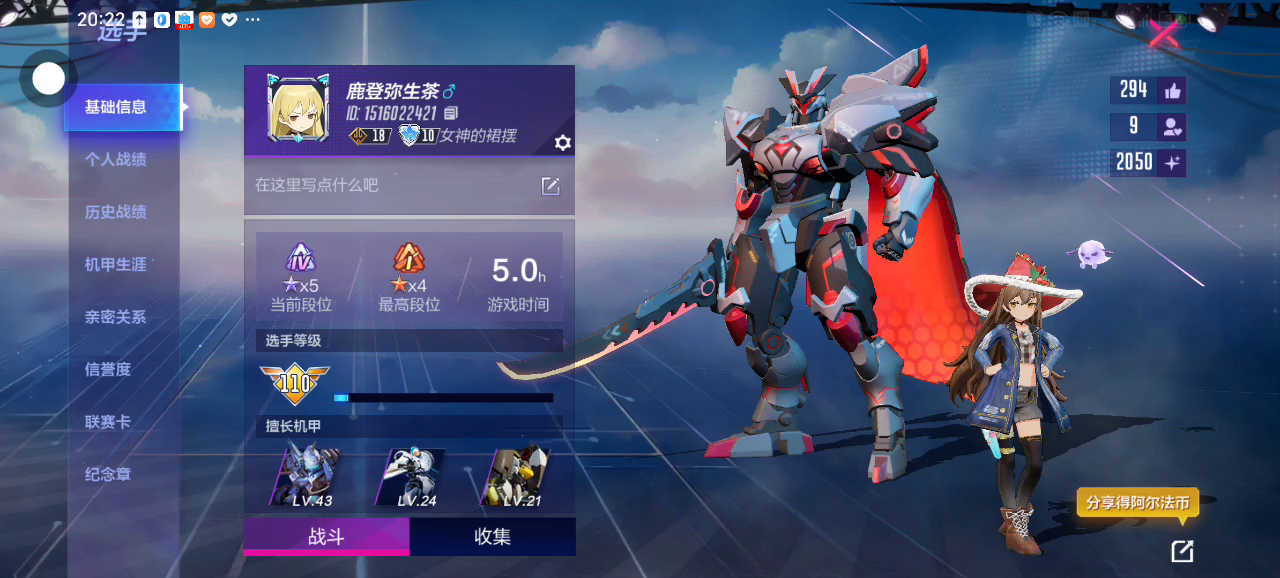Close the player profile with the X
This screenshot has width=1280, height=578.
pos(1163,34)
